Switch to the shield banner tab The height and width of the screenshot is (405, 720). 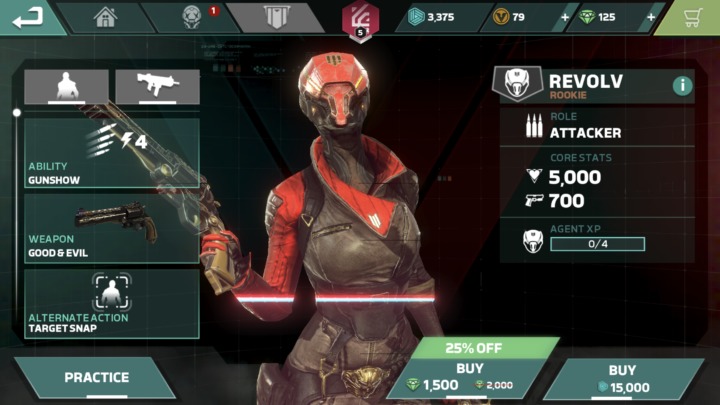(275, 17)
